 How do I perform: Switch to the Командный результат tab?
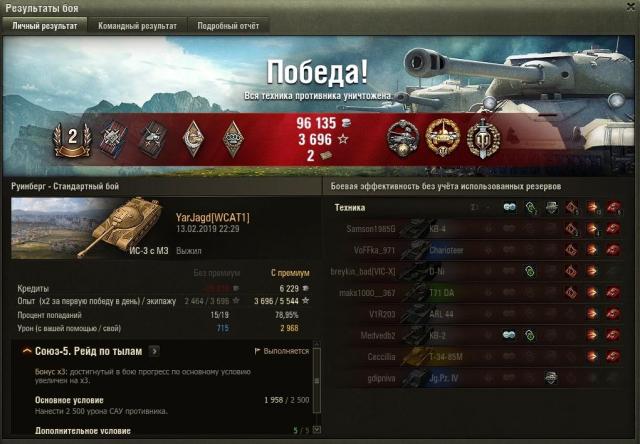pyautogui.click(x=138, y=26)
